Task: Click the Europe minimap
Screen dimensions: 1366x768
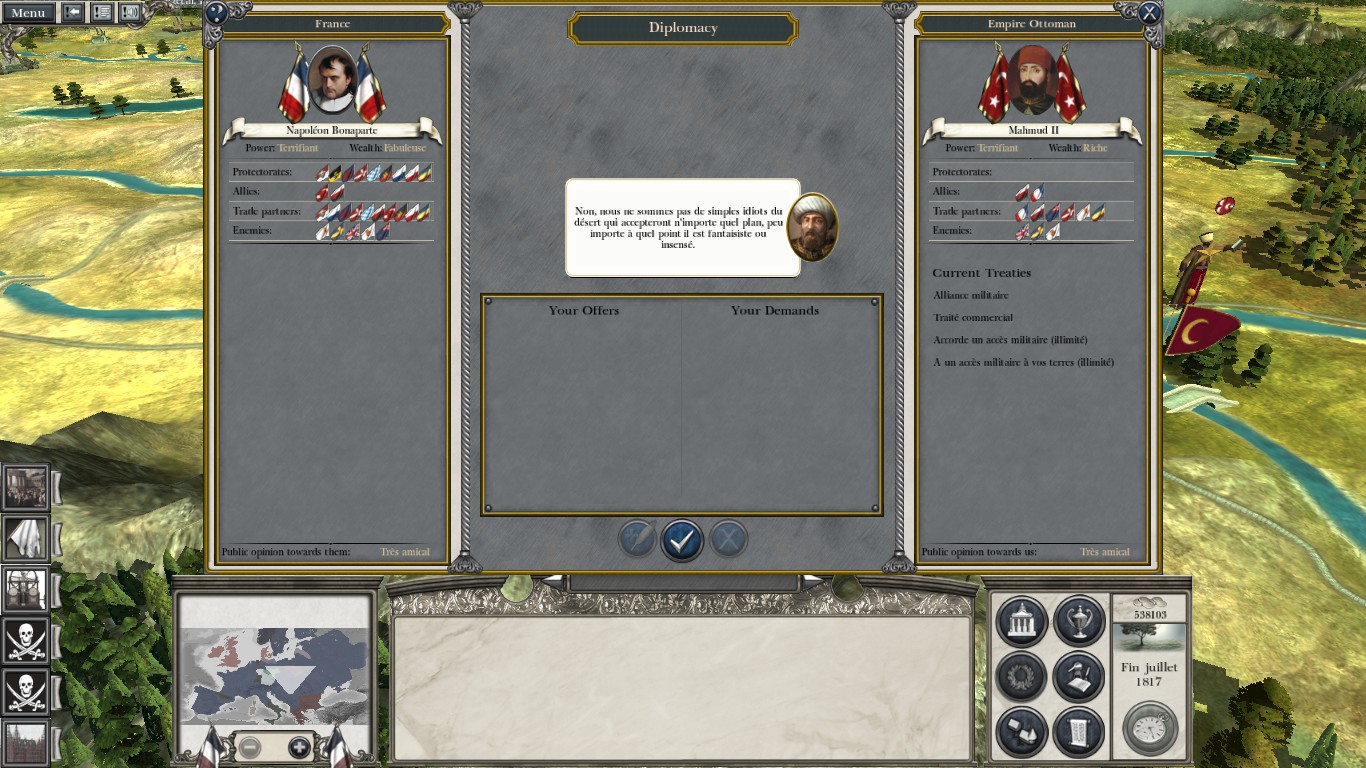Action: 275,675
